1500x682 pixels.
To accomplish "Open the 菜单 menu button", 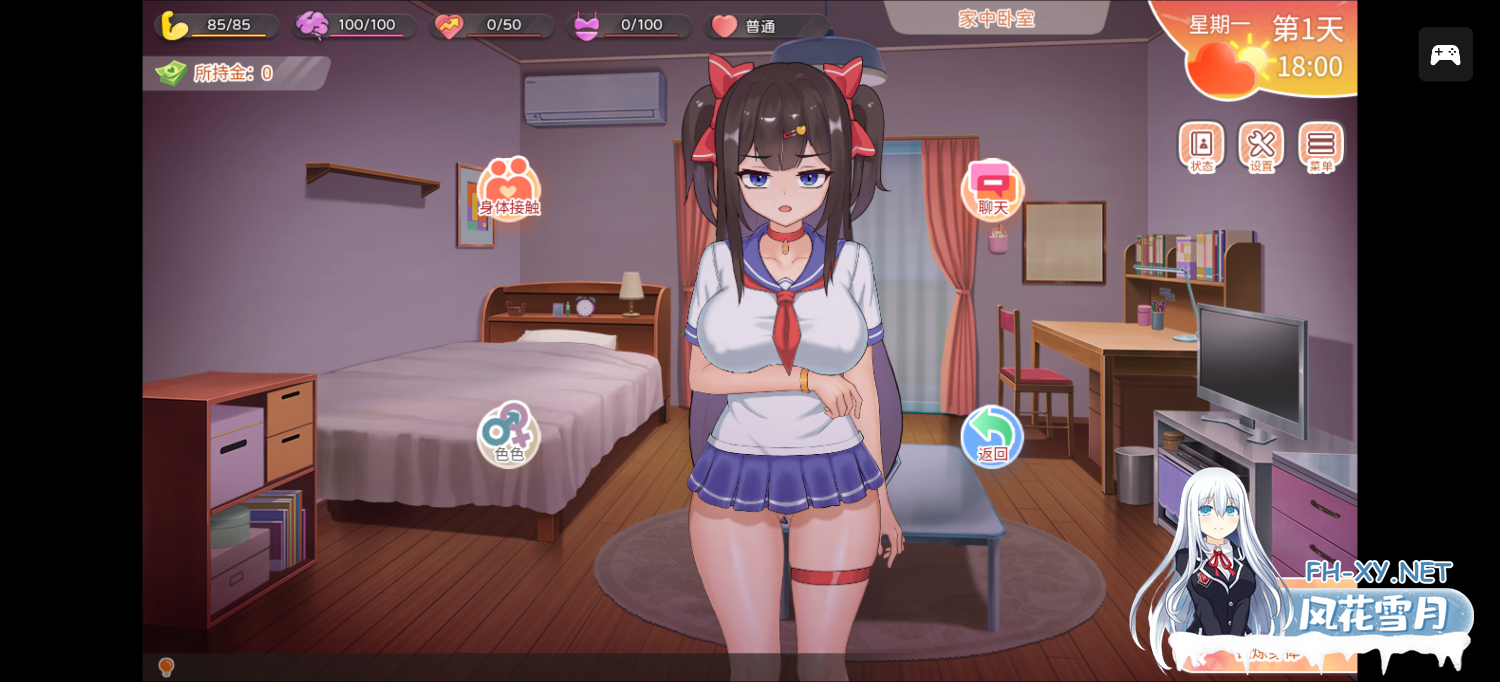I will [1321, 147].
